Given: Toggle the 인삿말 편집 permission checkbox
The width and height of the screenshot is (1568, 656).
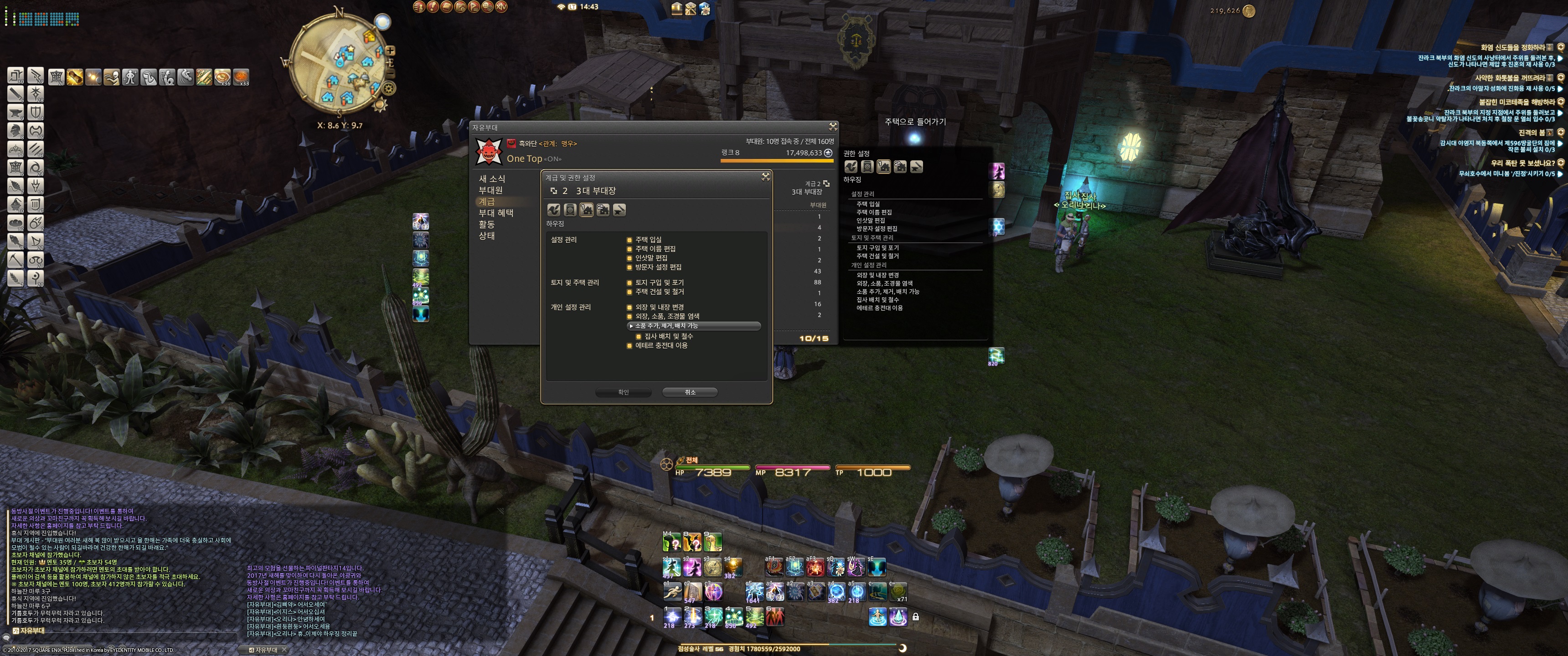Looking at the screenshot, I should tap(629, 258).
